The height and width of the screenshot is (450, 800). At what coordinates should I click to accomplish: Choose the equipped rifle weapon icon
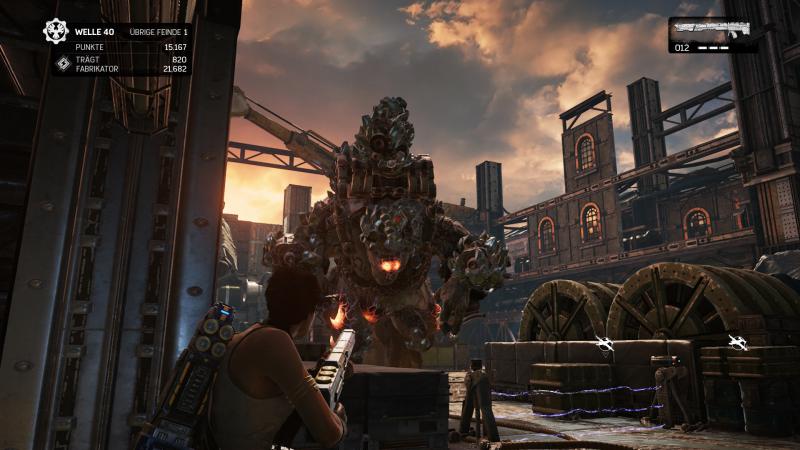point(713,28)
